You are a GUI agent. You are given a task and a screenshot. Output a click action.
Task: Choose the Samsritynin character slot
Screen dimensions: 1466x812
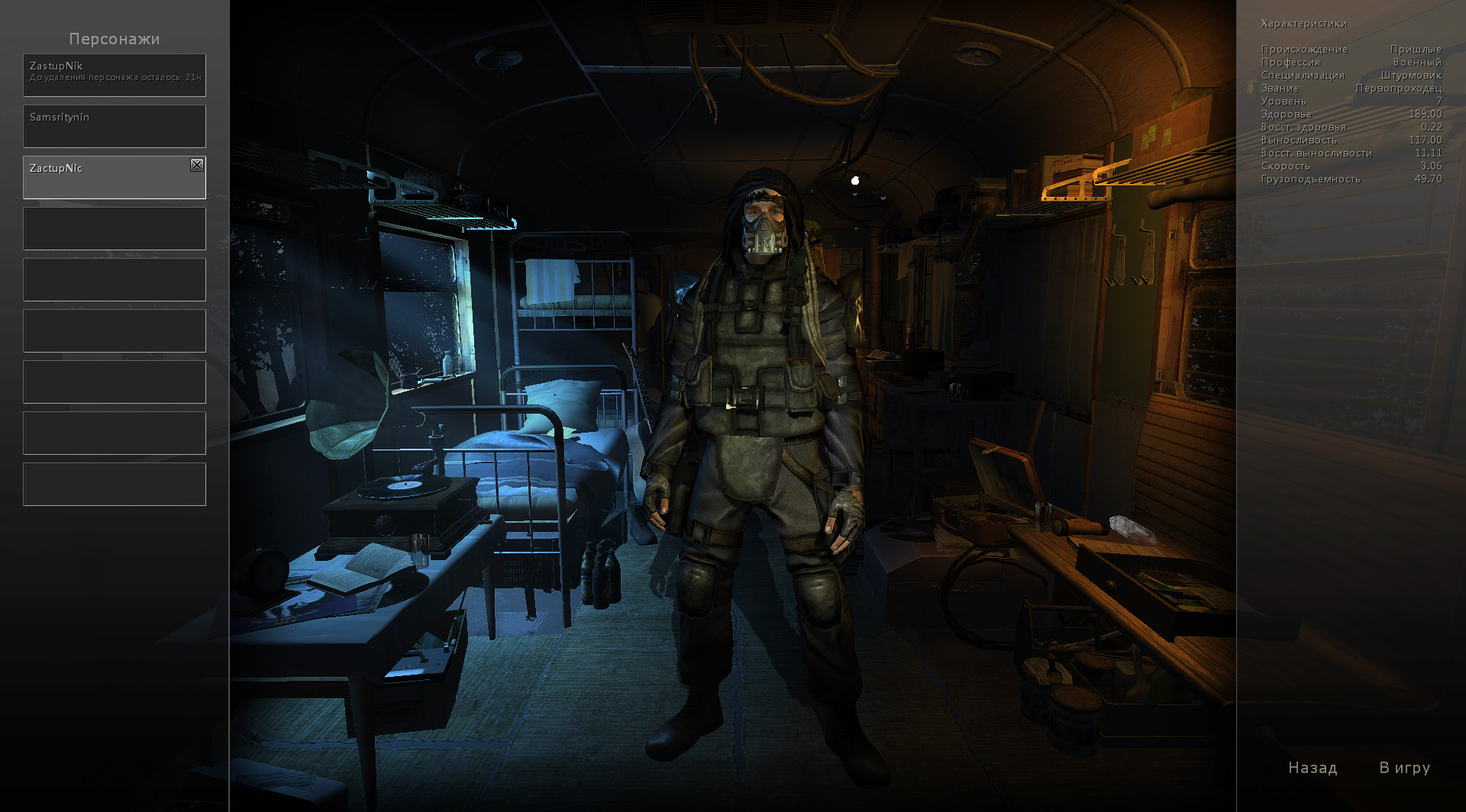coord(115,126)
